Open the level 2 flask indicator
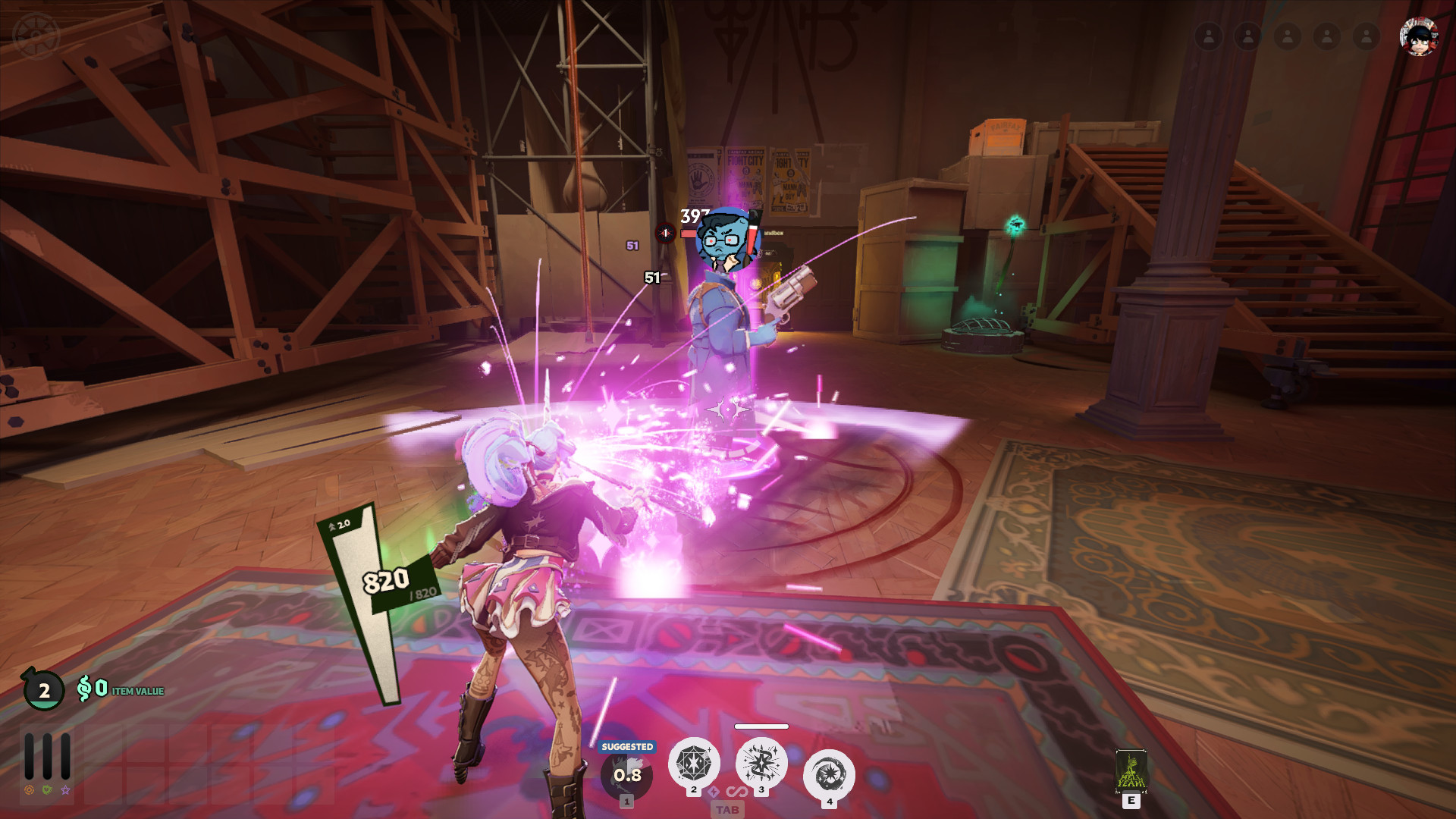 coord(44,690)
